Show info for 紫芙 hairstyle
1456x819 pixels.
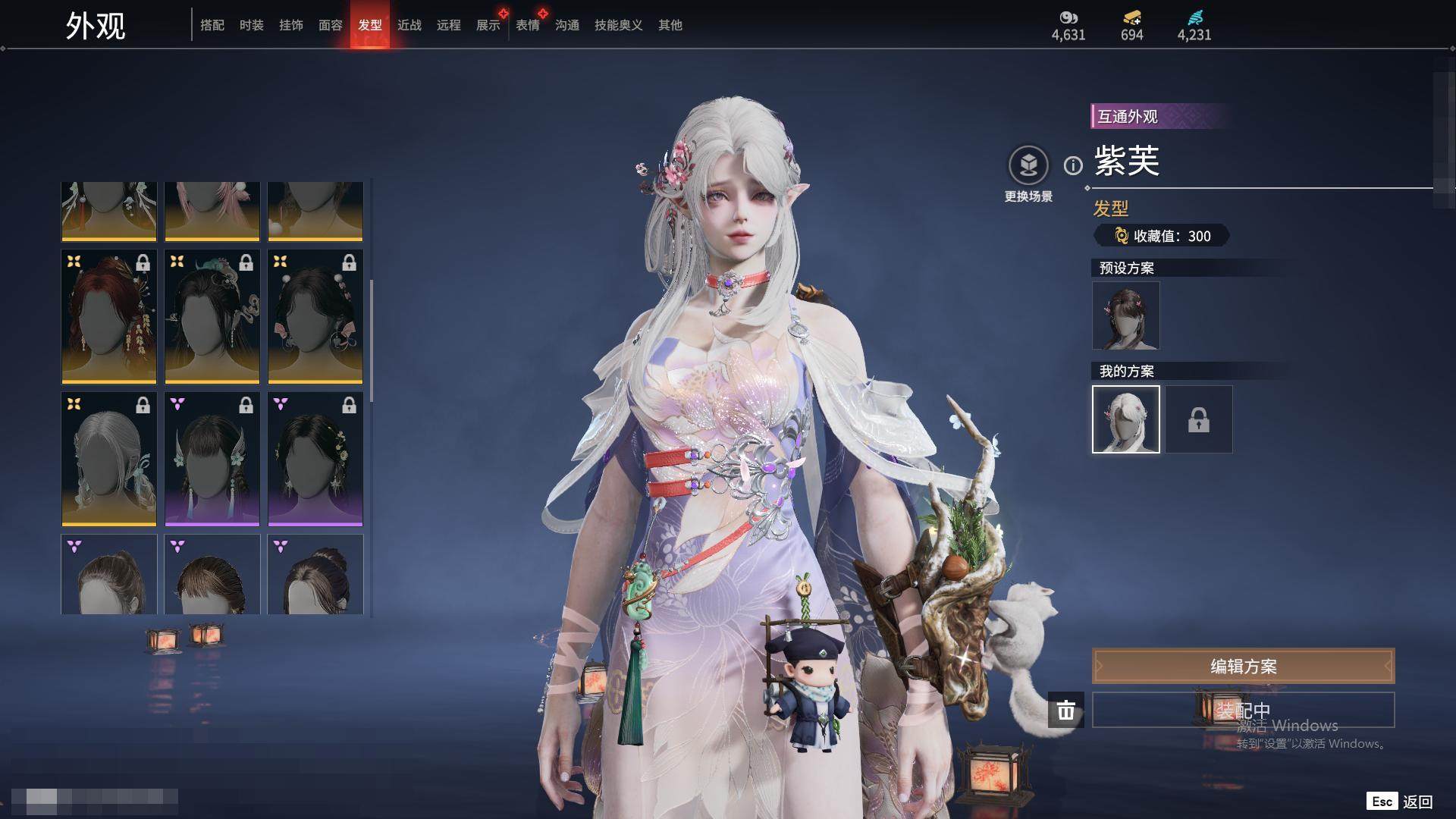tap(1073, 165)
